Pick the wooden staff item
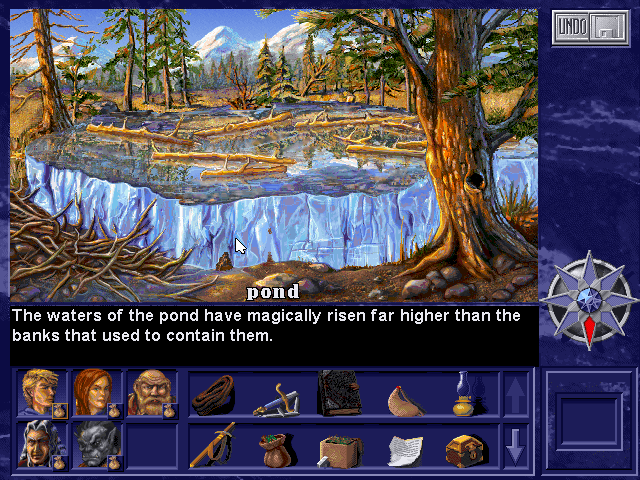640x480 pixels. pyautogui.click(x=212, y=445)
